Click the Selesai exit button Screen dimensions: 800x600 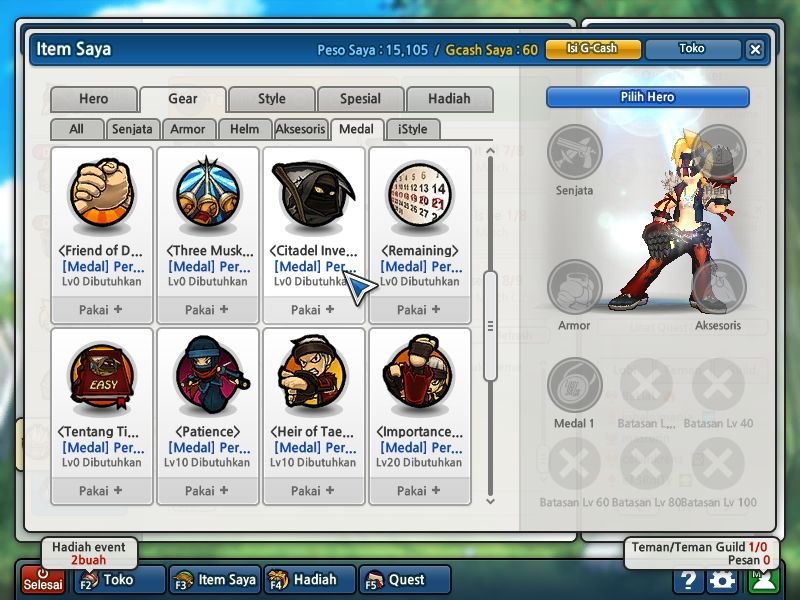43,579
